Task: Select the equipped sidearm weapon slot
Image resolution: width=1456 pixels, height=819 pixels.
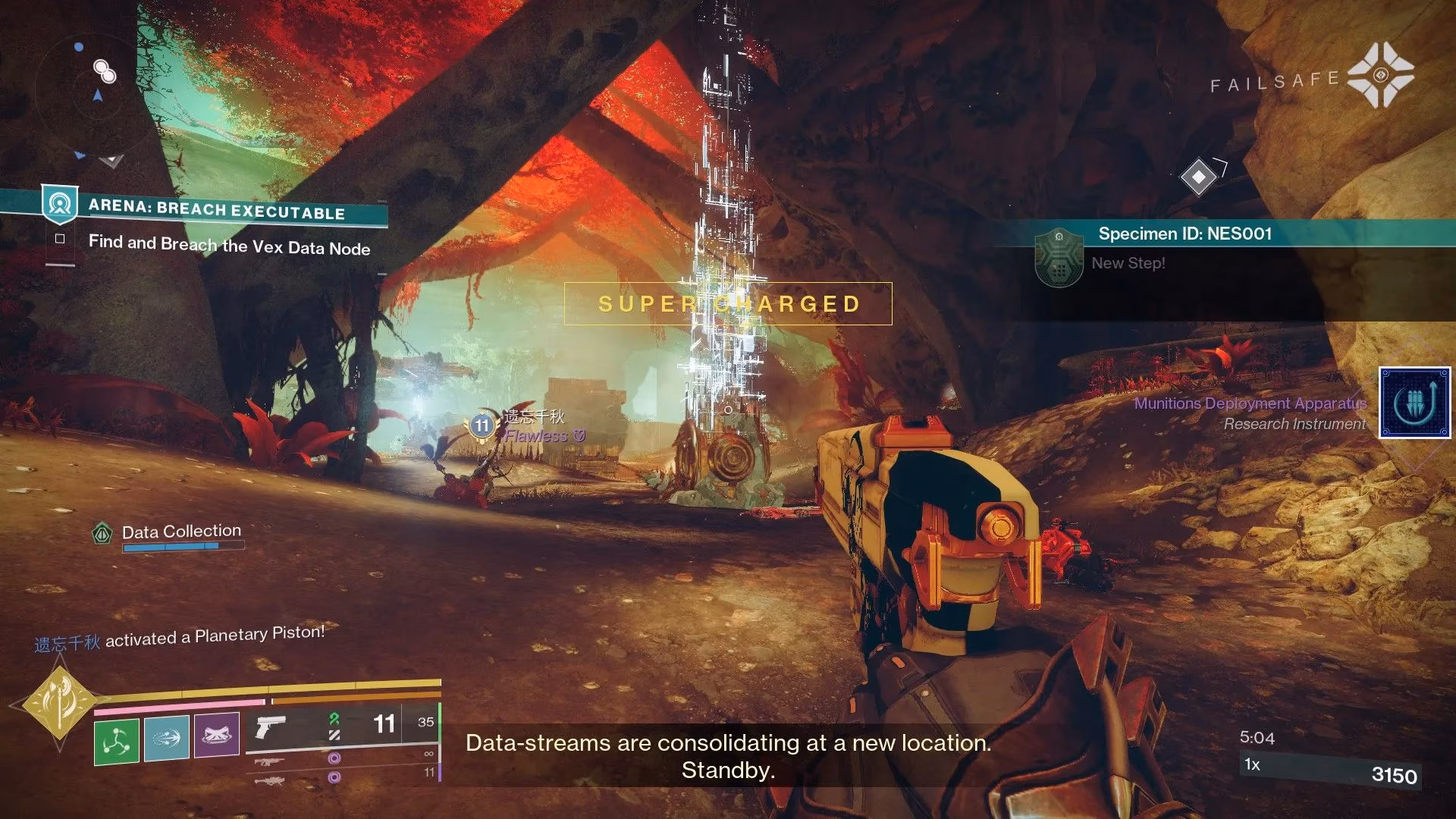Action: [x=271, y=726]
